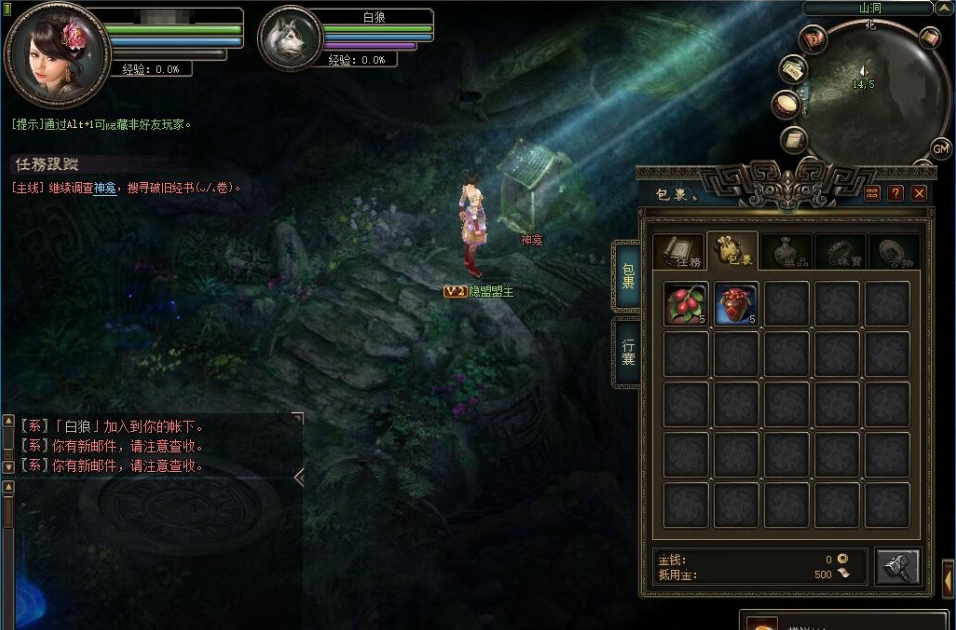Open the inventory help question-mark button
The height and width of the screenshot is (630, 956).
pos(896,193)
